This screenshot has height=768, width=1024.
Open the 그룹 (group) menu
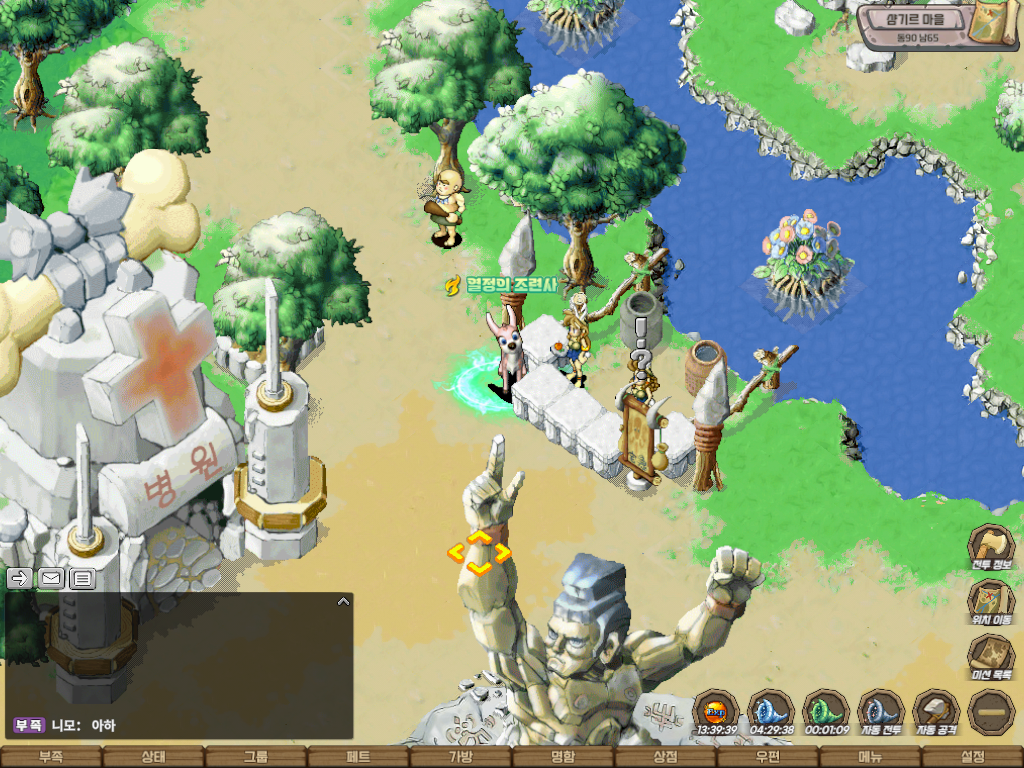[x=256, y=757]
